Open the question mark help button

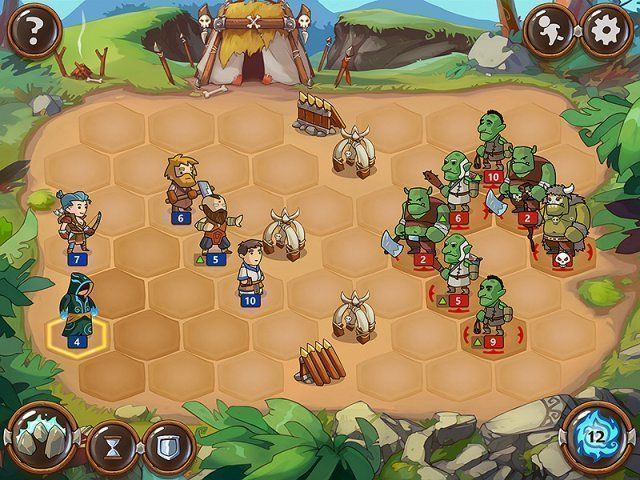click(31, 30)
